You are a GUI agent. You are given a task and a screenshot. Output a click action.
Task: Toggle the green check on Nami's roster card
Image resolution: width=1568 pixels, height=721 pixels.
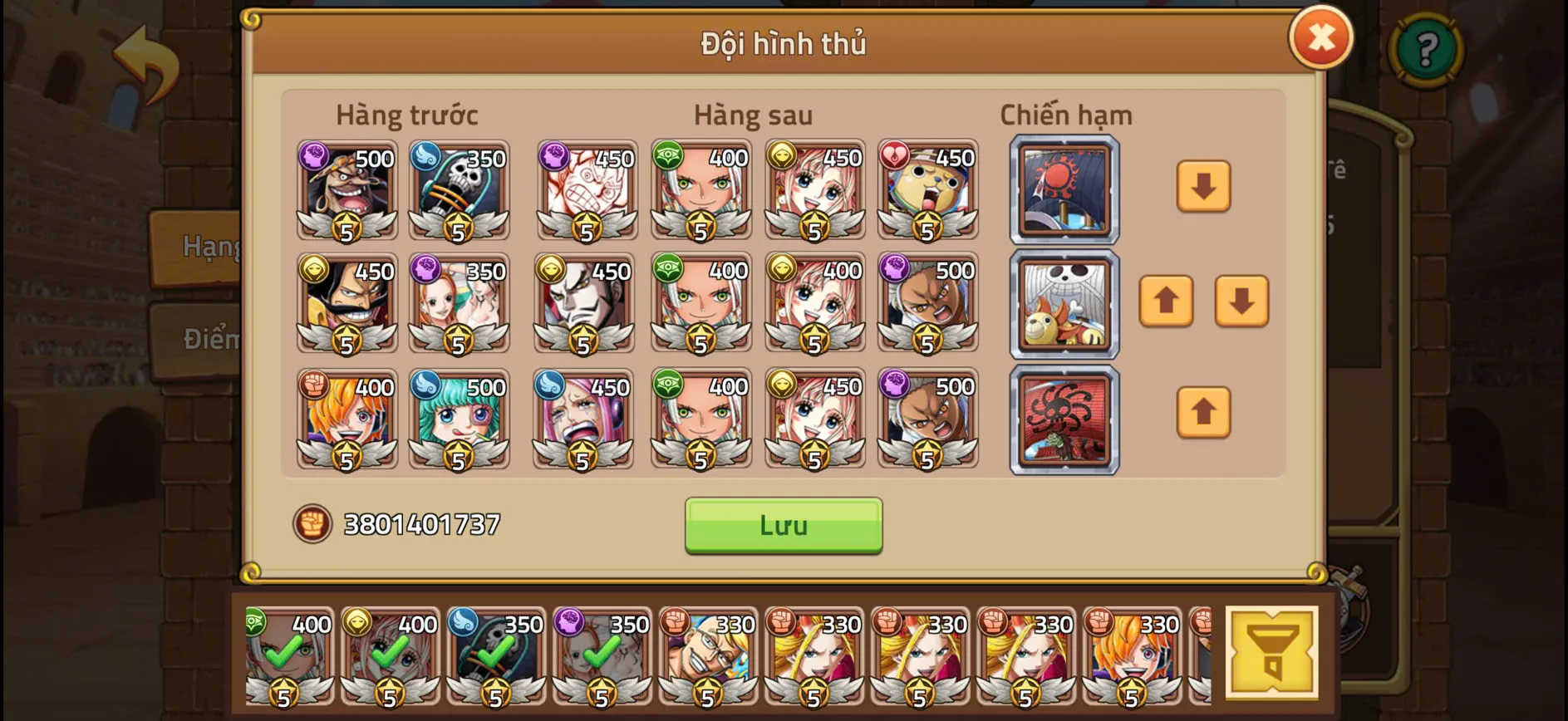(599, 656)
